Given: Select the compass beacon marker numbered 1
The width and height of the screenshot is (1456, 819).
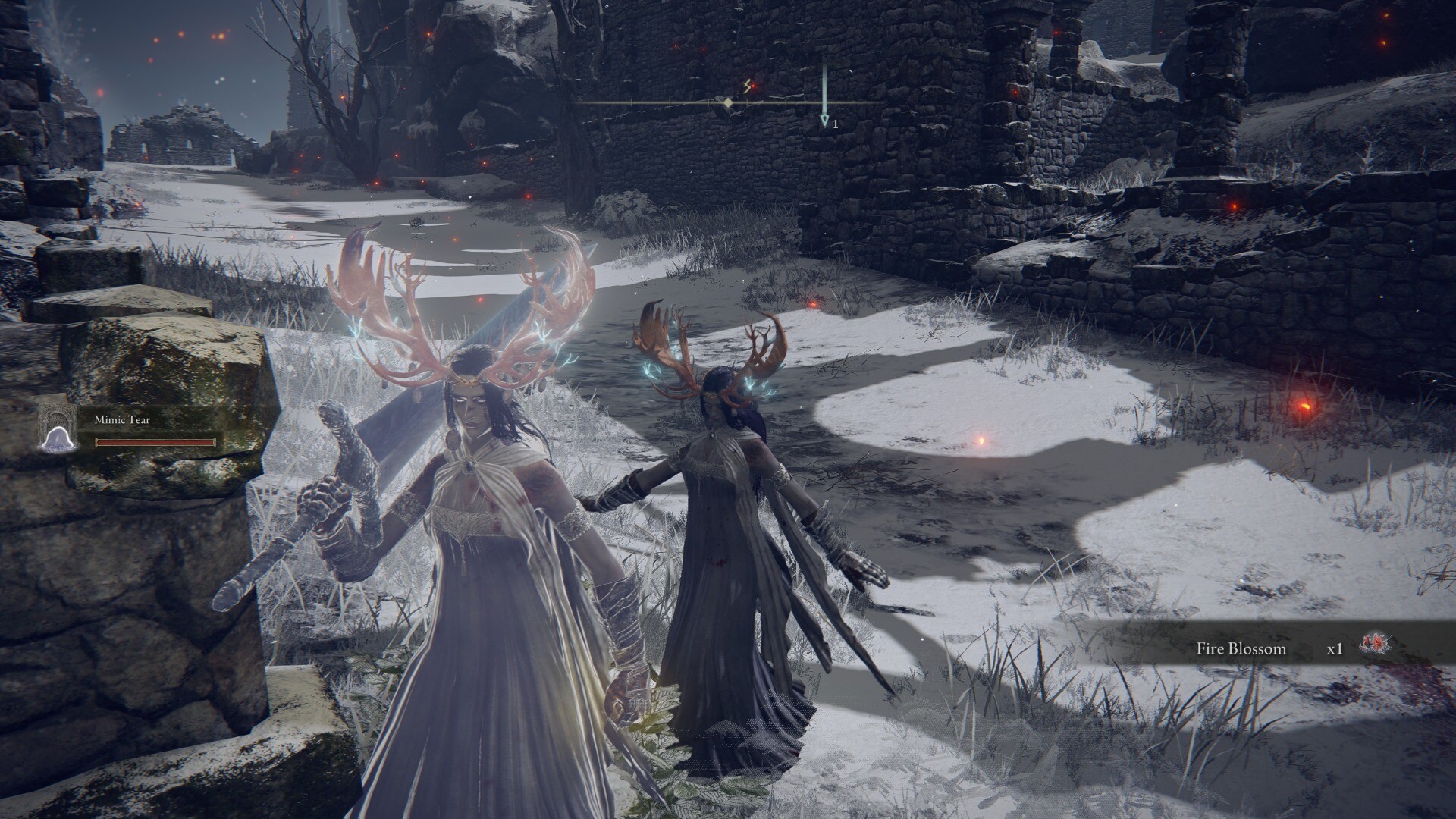Looking at the screenshot, I should [825, 121].
